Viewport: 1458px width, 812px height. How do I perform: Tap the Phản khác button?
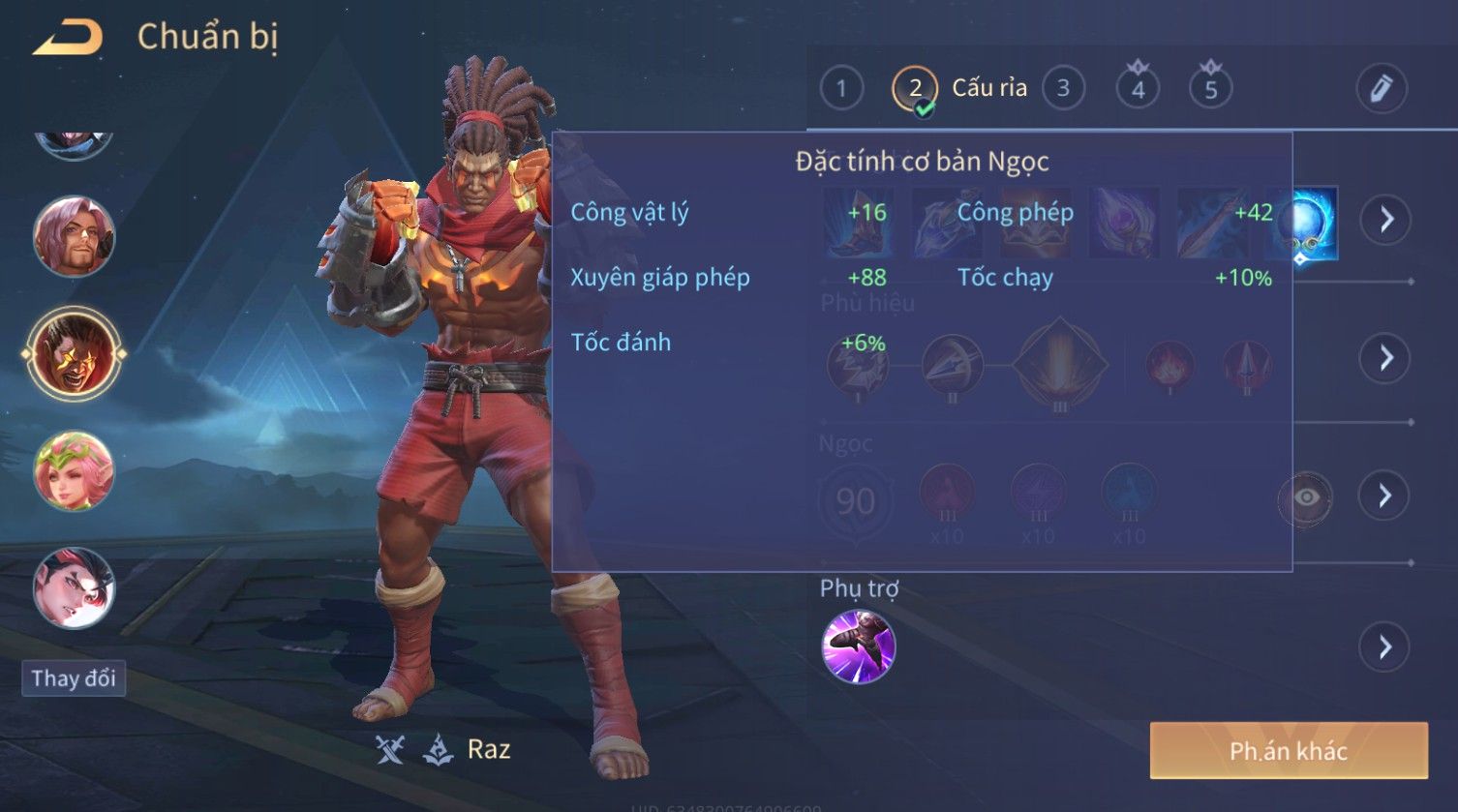[x=1288, y=751]
